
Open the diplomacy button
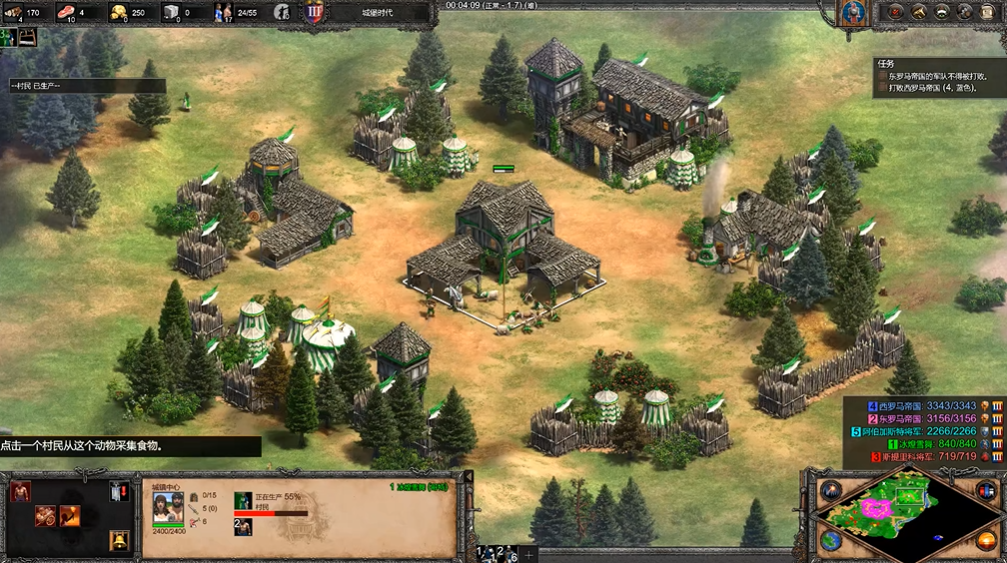point(942,12)
